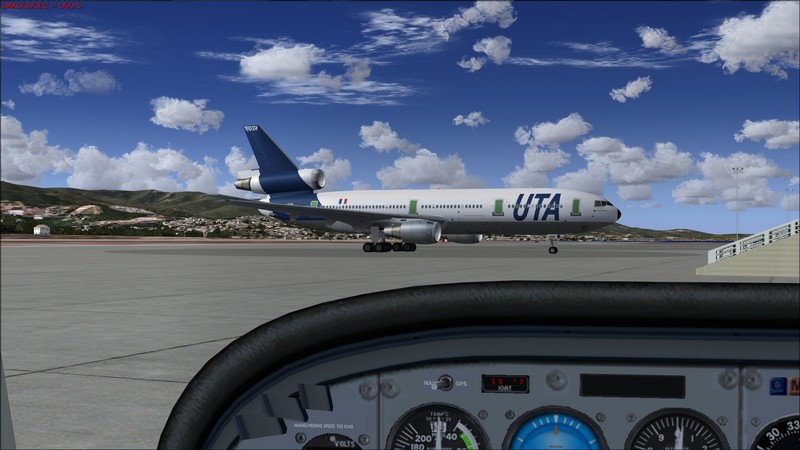Click the orange panel icon beside the blue one

point(794,386)
